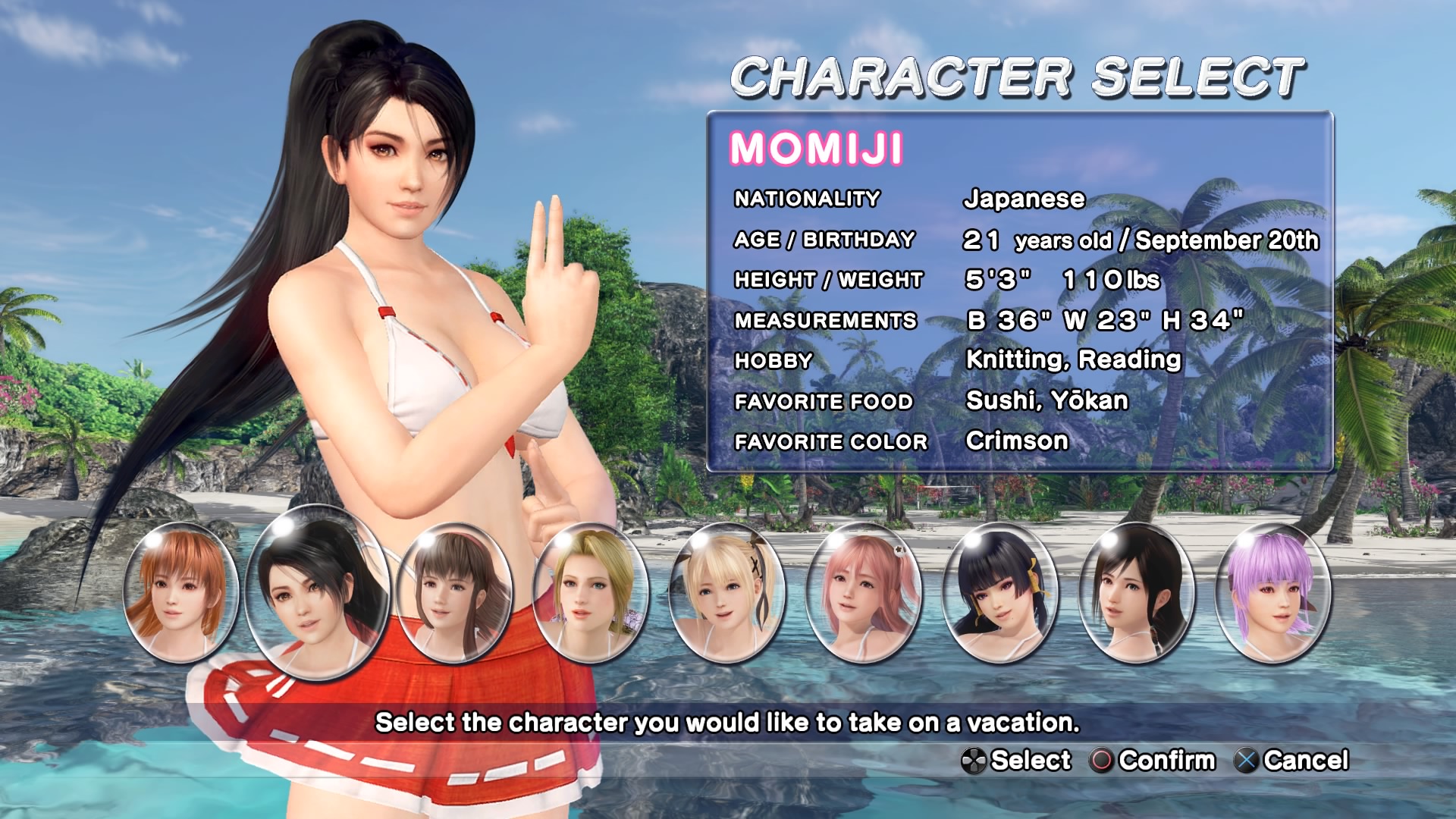Image resolution: width=1456 pixels, height=819 pixels.
Task: Select the long blonde-haired woman portrait
Action: (x=590, y=592)
